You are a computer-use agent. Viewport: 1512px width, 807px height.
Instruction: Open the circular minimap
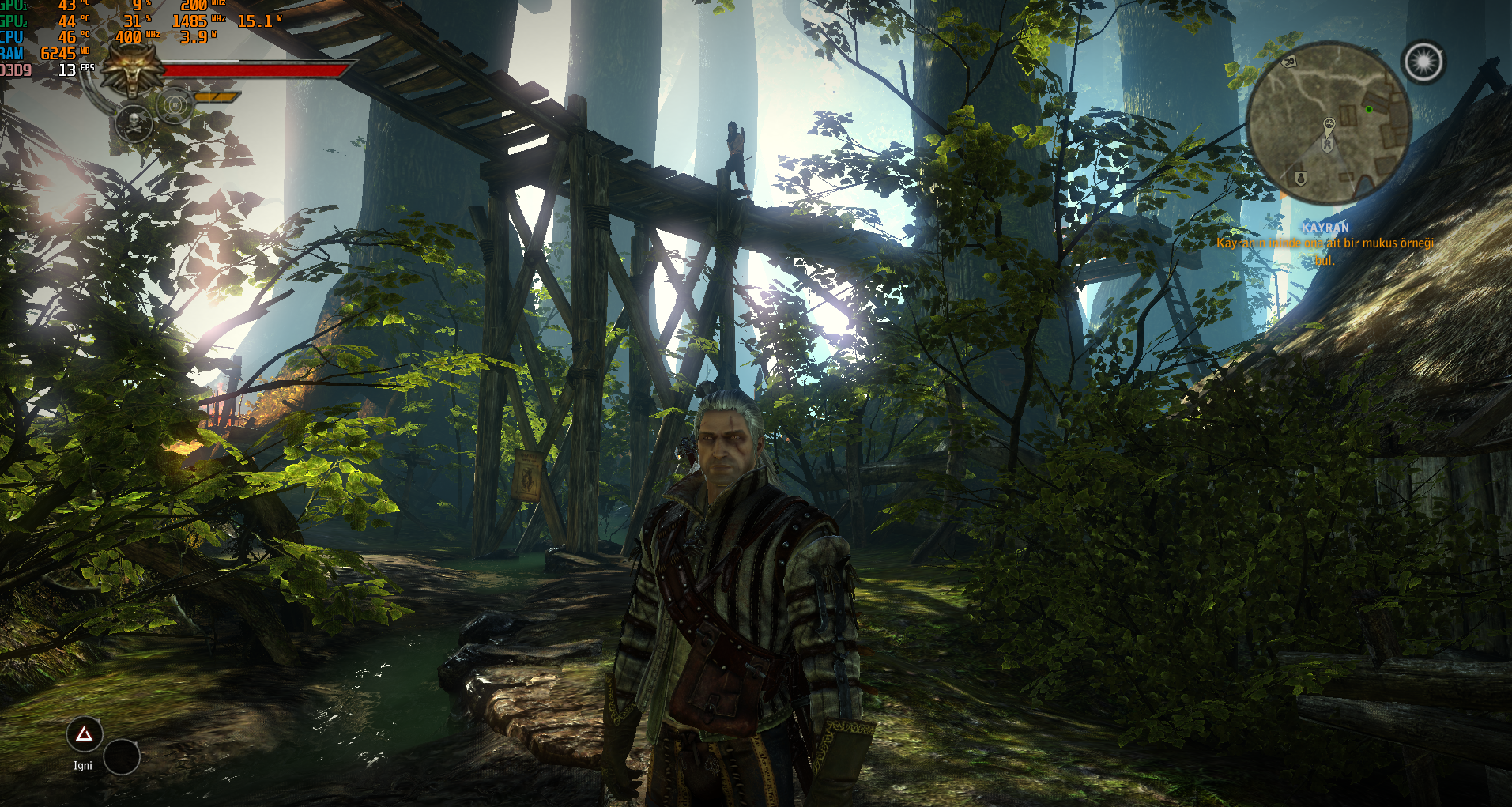1329,124
